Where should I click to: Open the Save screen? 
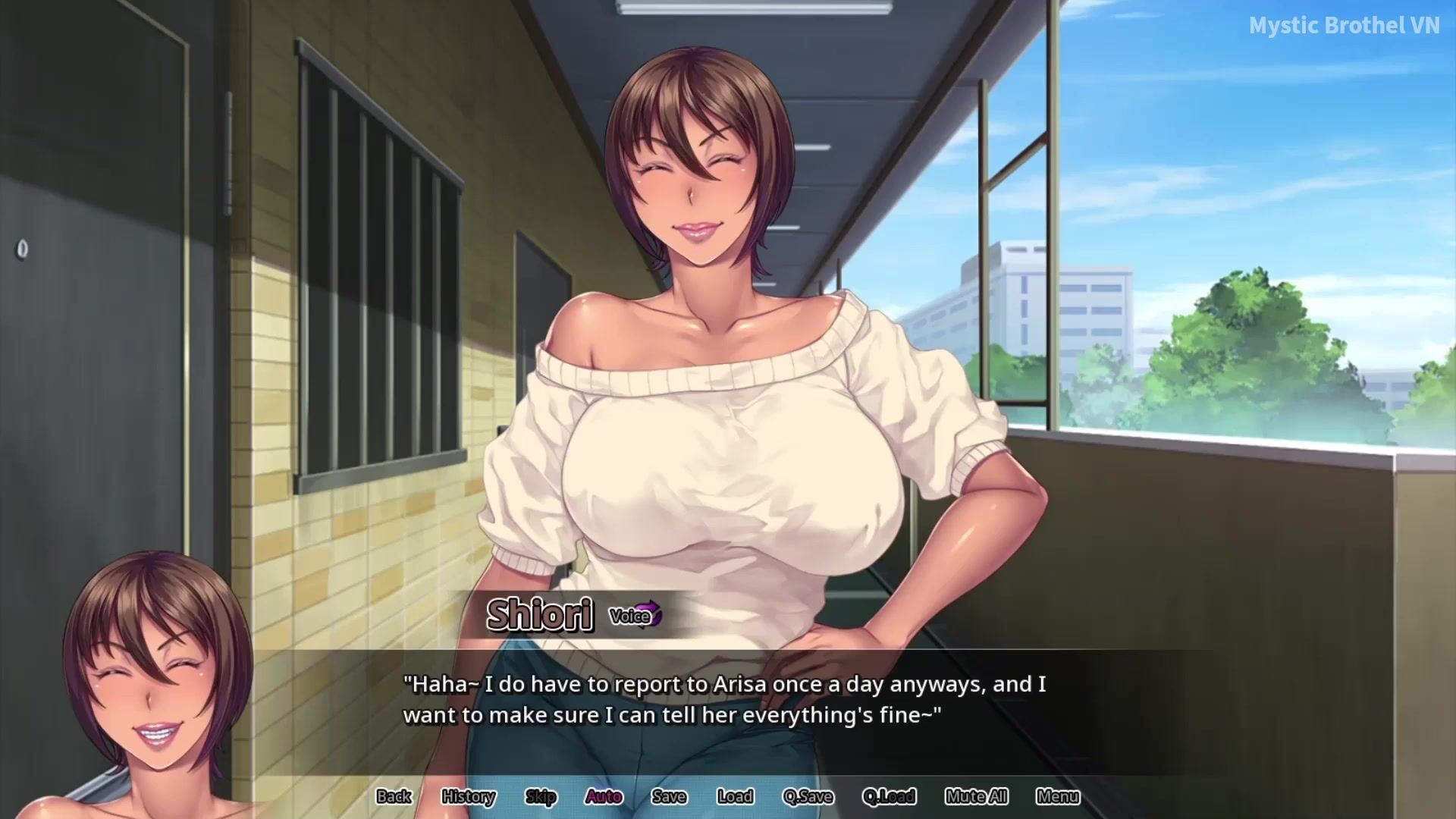(x=669, y=796)
